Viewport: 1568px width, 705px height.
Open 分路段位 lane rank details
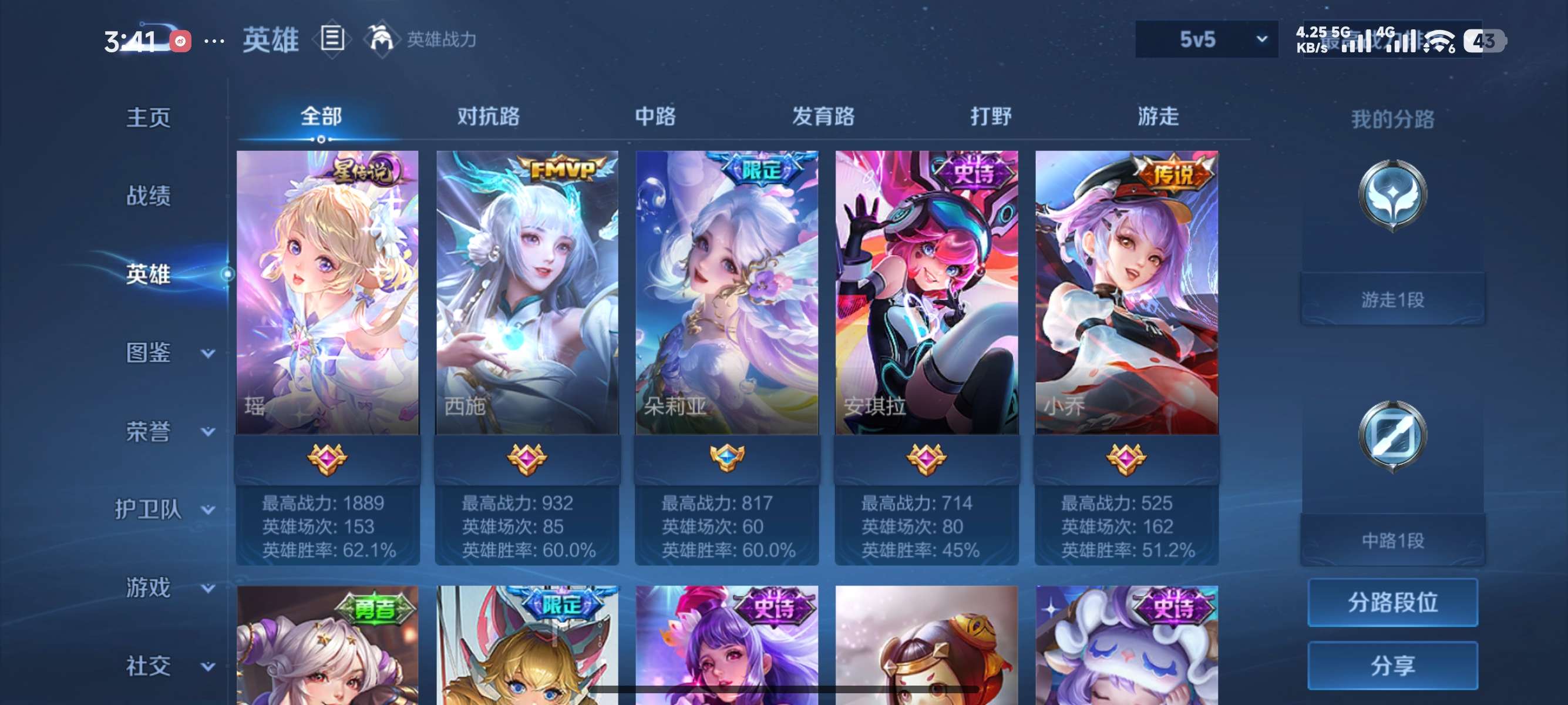[x=1394, y=604]
